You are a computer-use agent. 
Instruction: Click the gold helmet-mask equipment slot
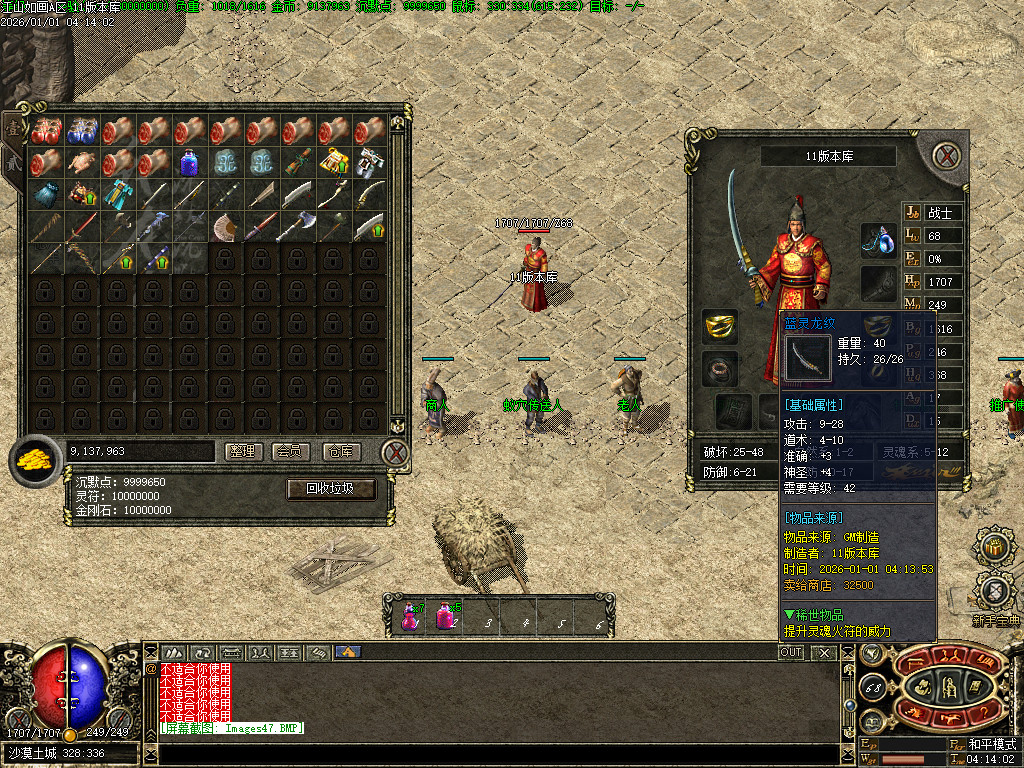tap(720, 326)
